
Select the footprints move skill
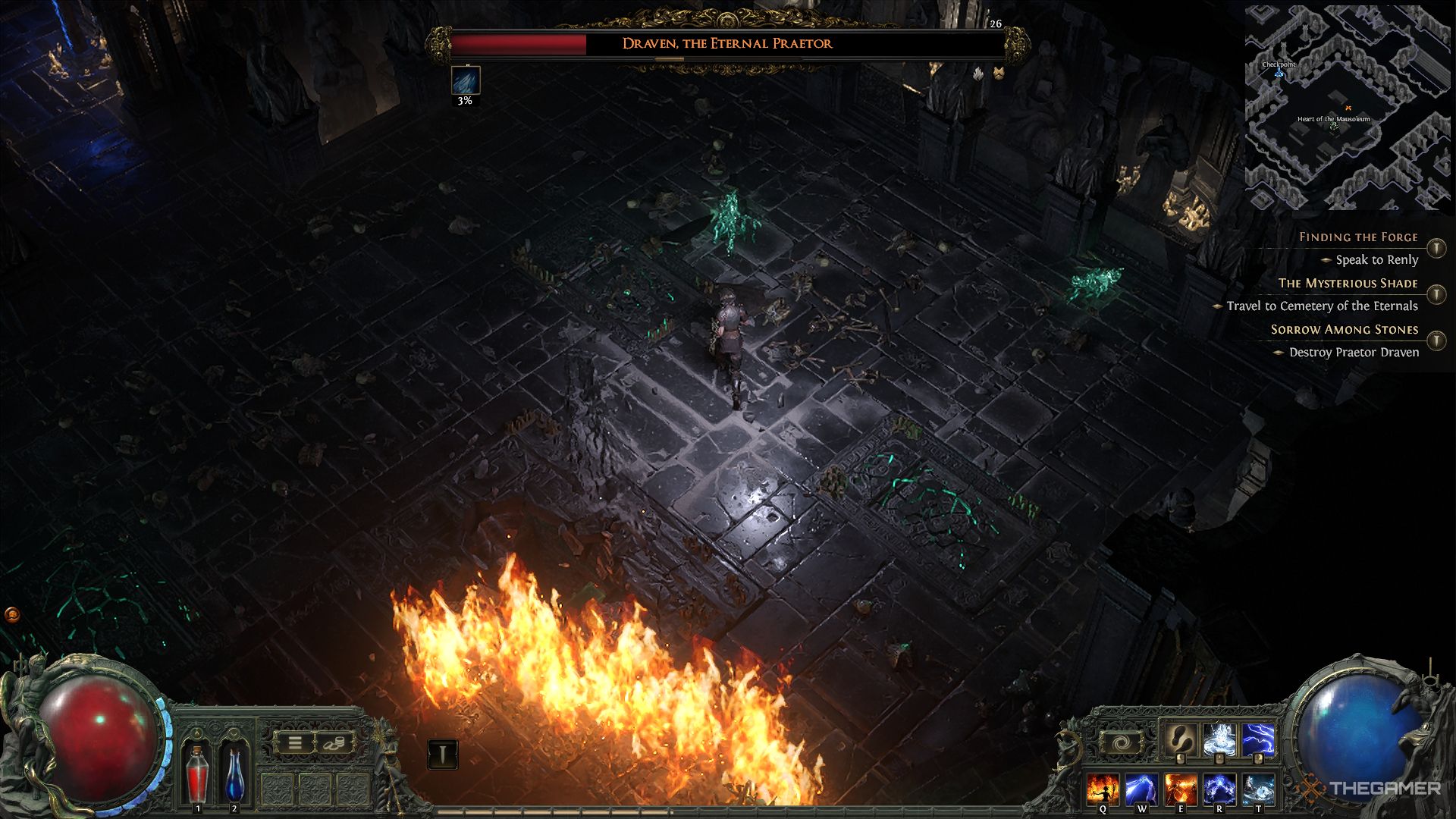pyautogui.click(x=1180, y=740)
